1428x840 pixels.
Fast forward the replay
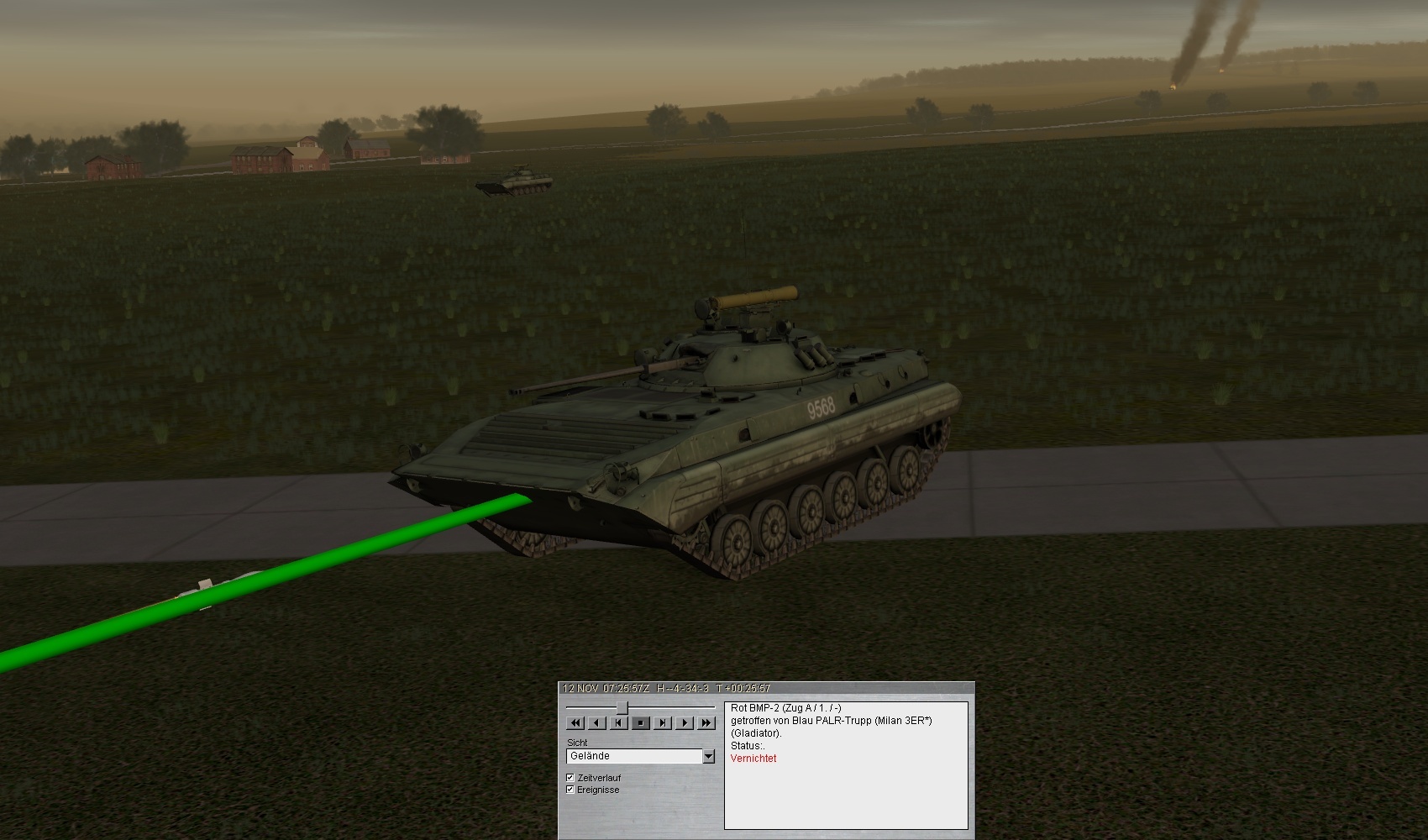706,722
